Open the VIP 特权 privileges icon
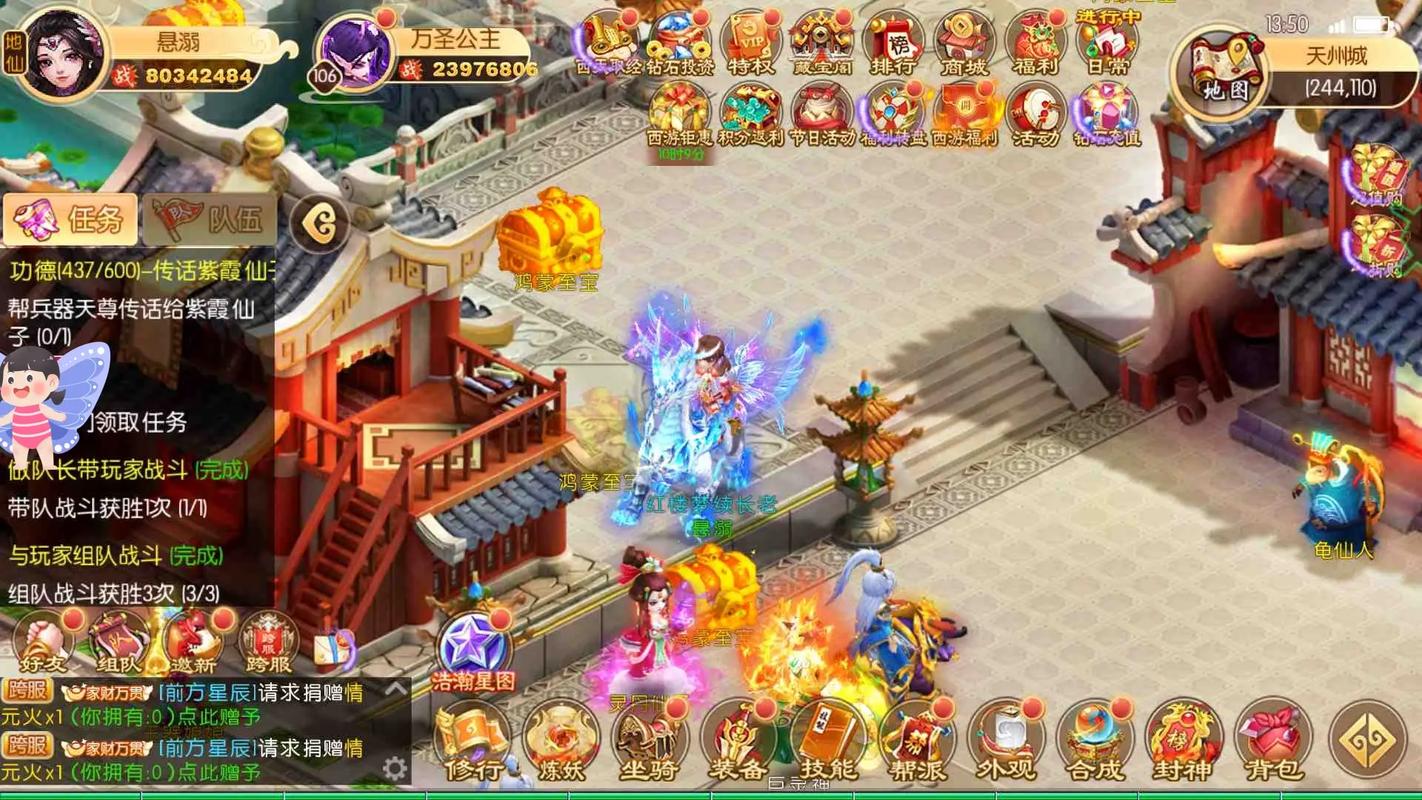 point(750,45)
